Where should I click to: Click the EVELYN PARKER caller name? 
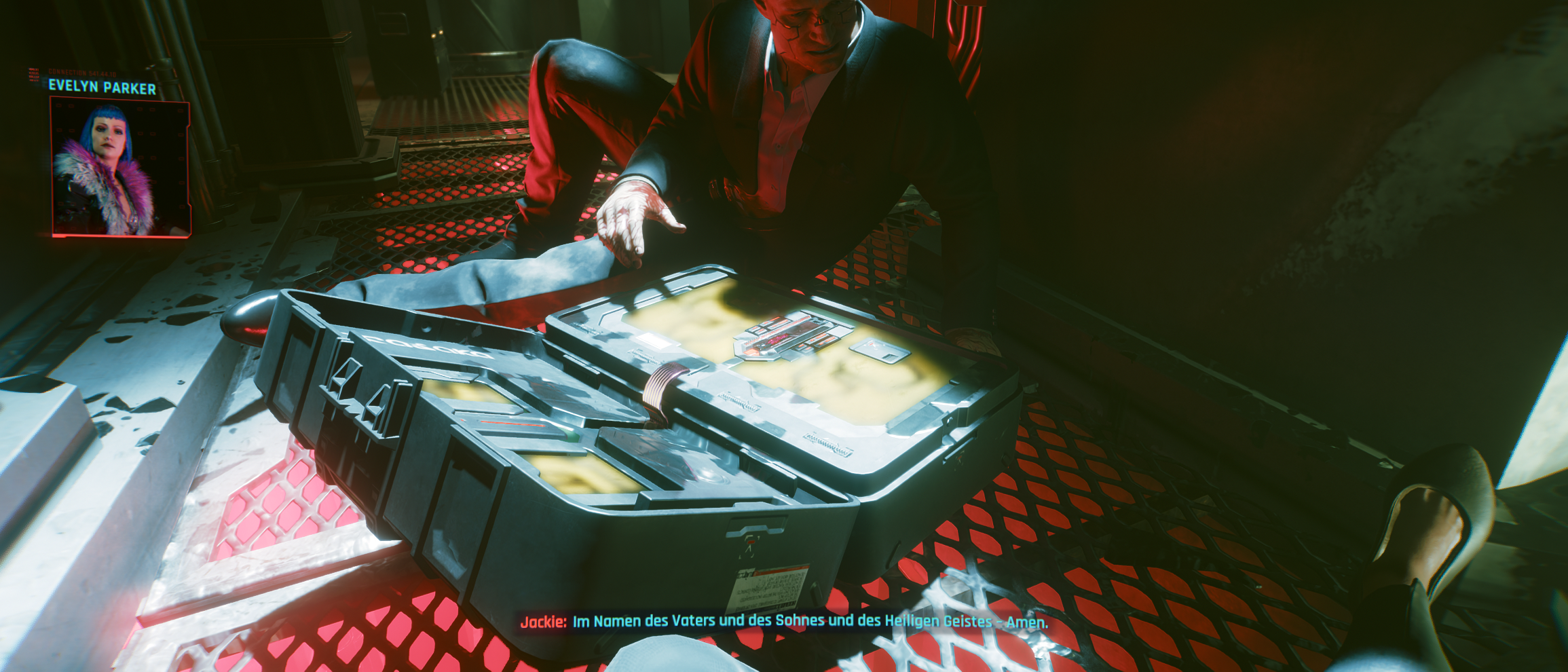[x=102, y=87]
